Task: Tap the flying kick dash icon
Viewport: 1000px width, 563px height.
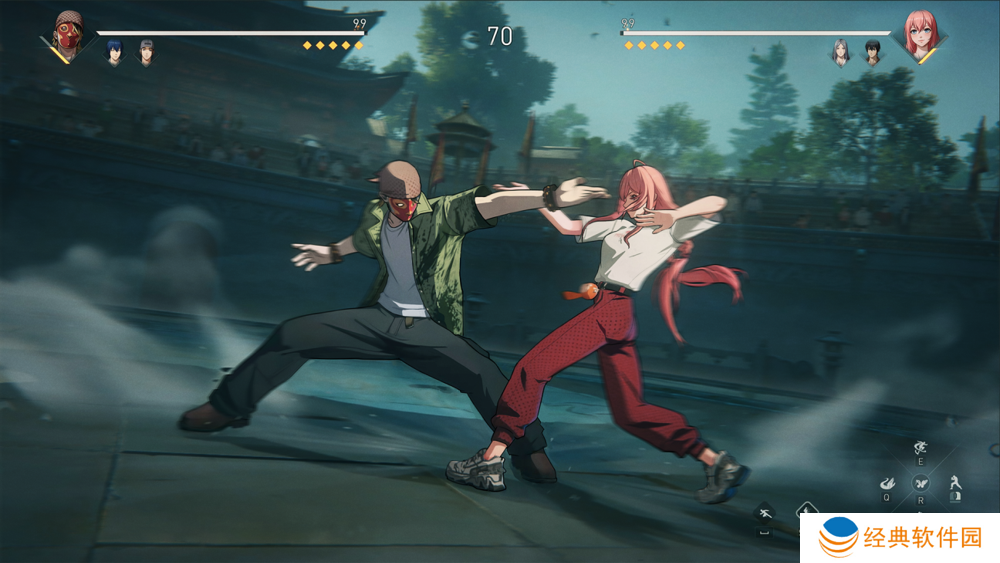Action: tap(765, 514)
